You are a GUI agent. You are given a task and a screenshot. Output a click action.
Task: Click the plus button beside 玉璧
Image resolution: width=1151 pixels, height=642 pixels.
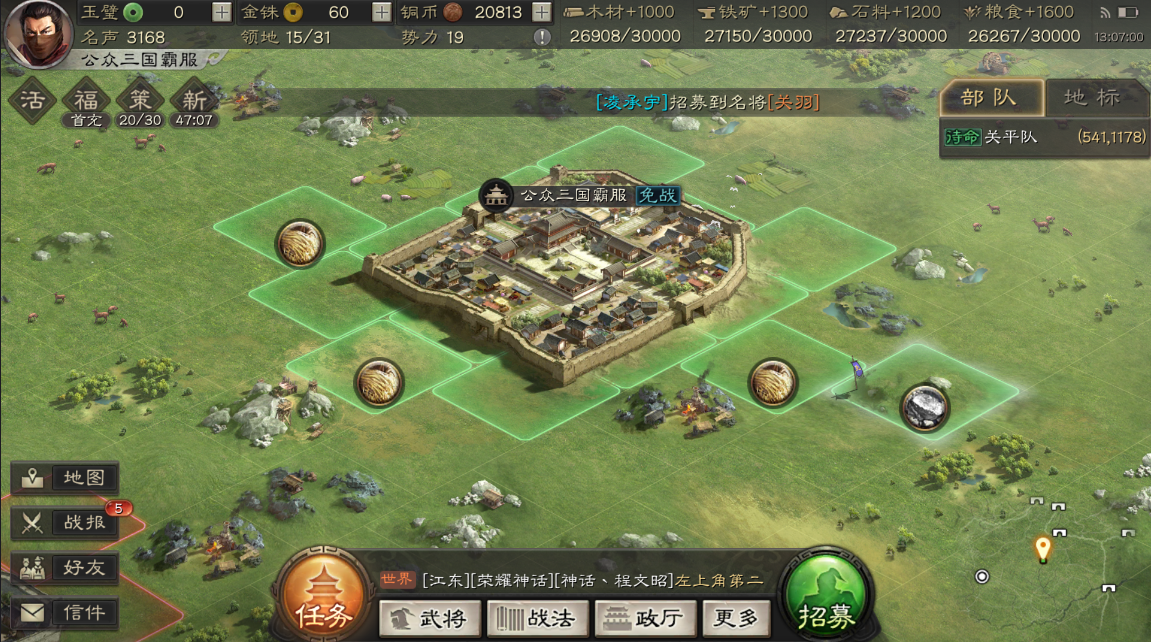tap(222, 12)
